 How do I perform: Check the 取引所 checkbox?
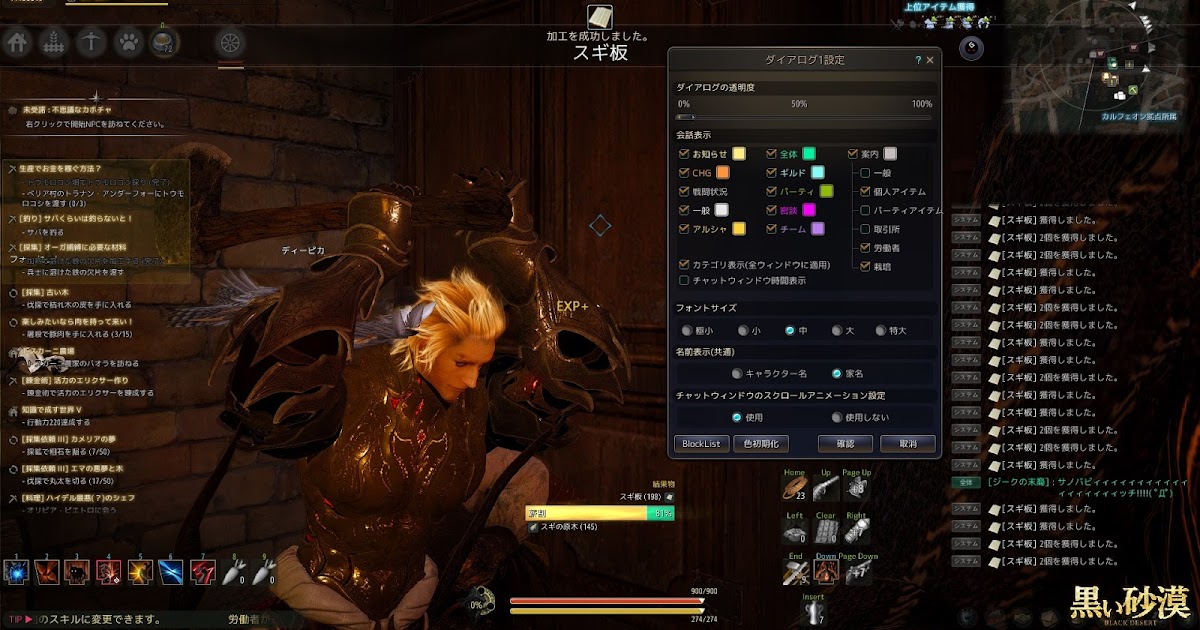[x=866, y=229]
